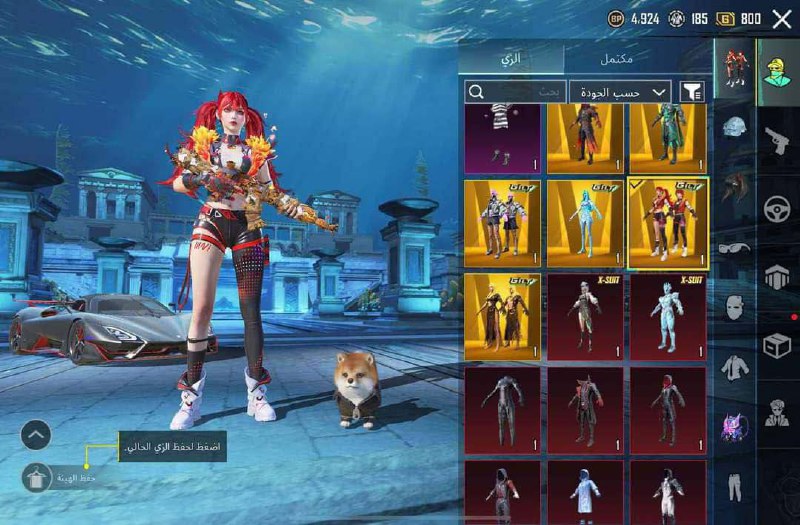Open the pistol weapons category
800x525 pixels.
[x=777, y=141]
